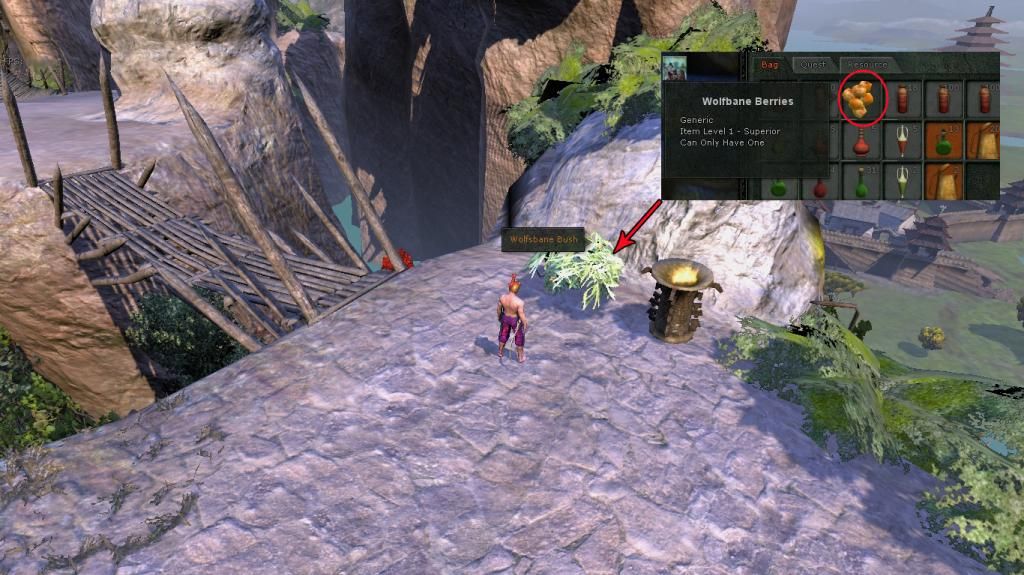Show the Resource tab
This screenshot has height=575, width=1024.
click(x=866, y=64)
